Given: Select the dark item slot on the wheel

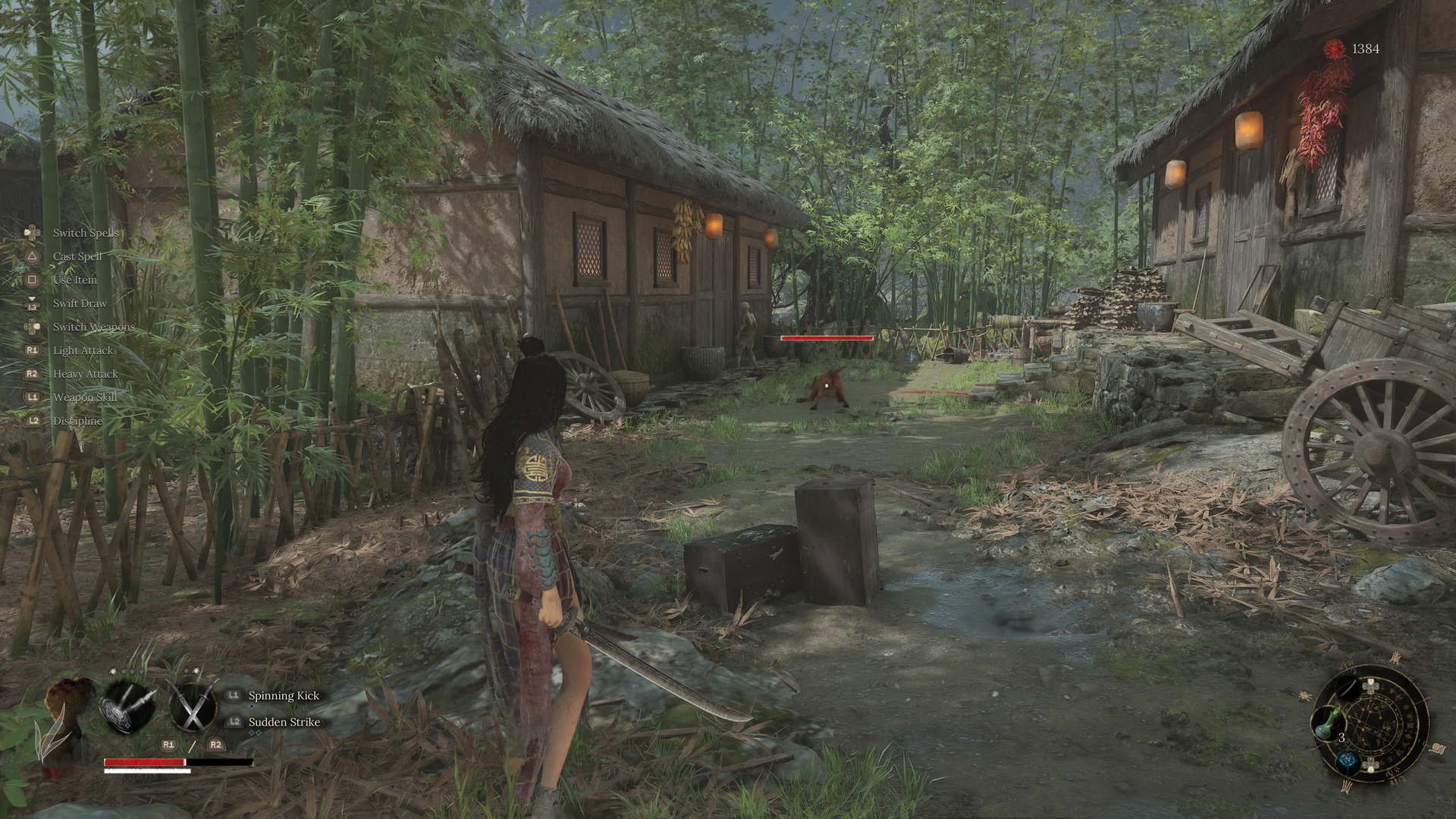Looking at the screenshot, I should 1348,689.
